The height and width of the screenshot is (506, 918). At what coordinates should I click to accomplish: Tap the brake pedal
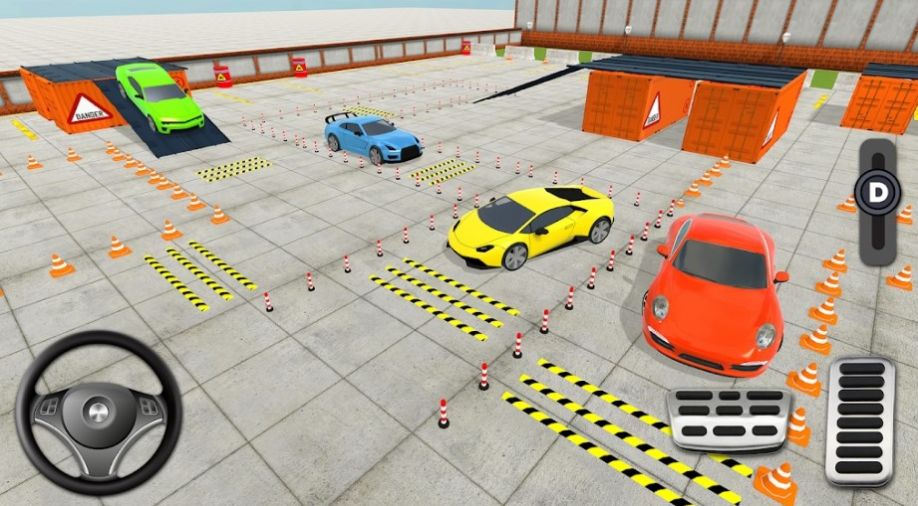(728, 416)
